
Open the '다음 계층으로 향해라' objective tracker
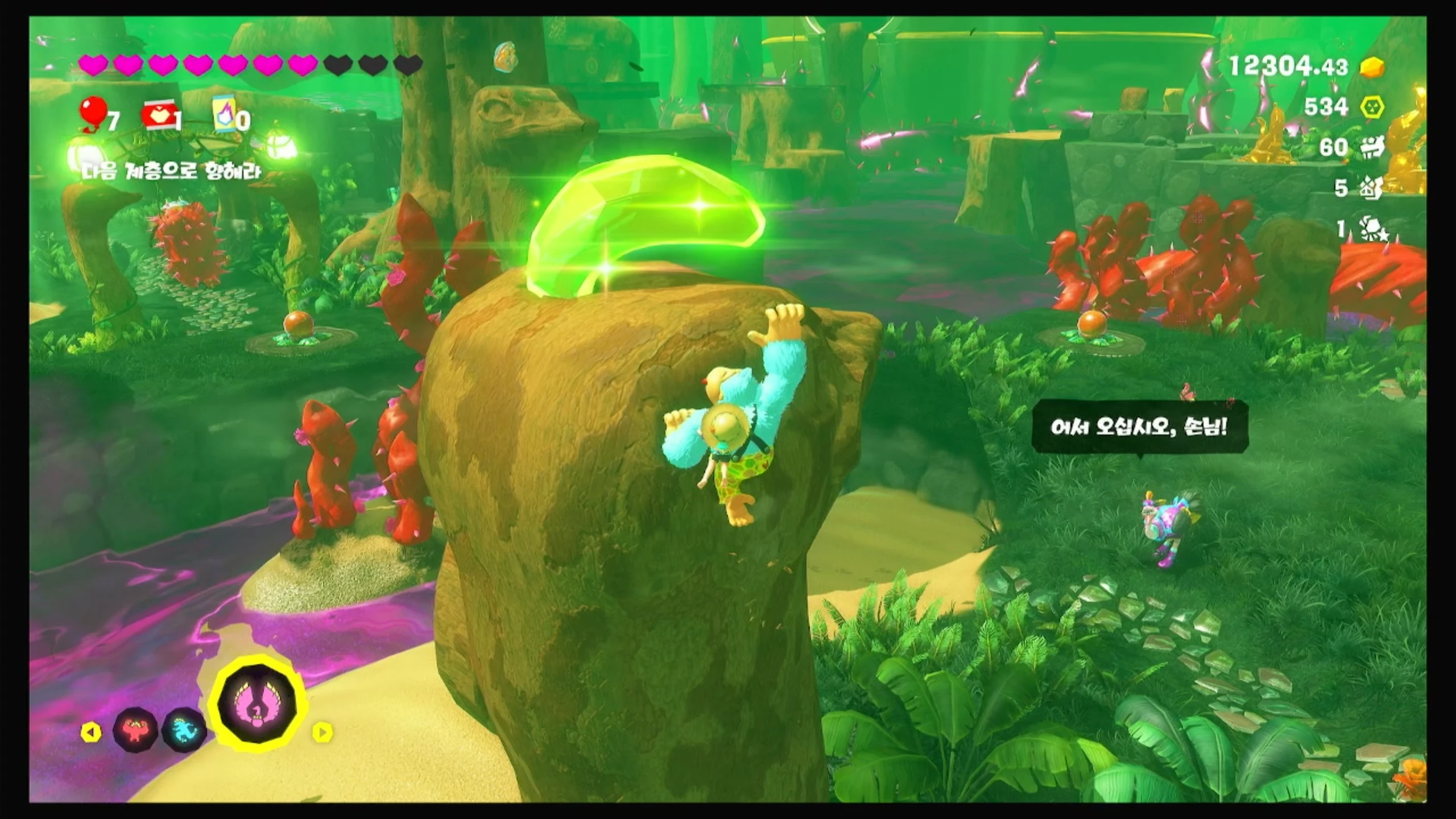coord(172,171)
